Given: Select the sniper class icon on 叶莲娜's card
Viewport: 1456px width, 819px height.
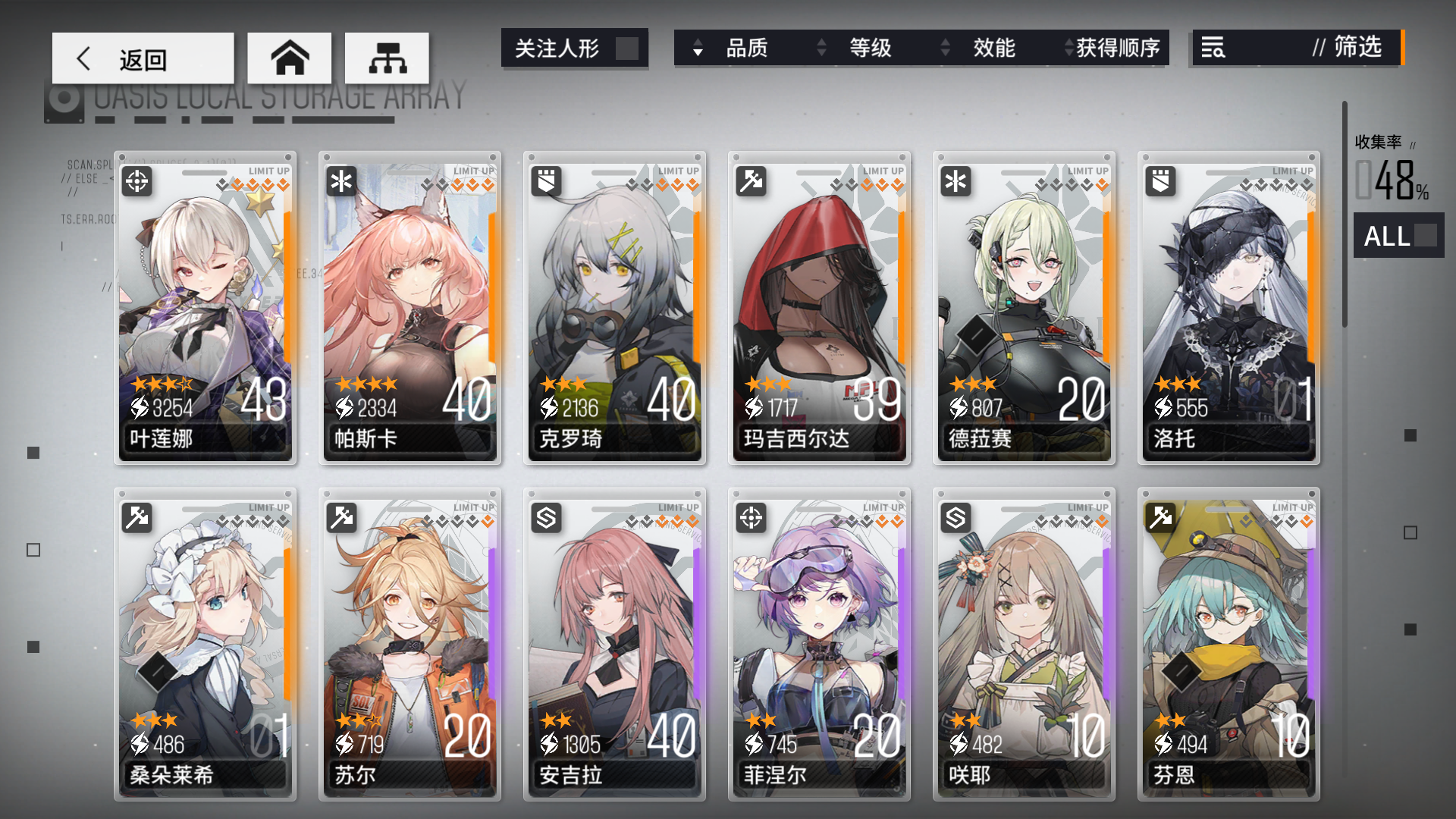Looking at the screenshot, I should tap(135, 182).
